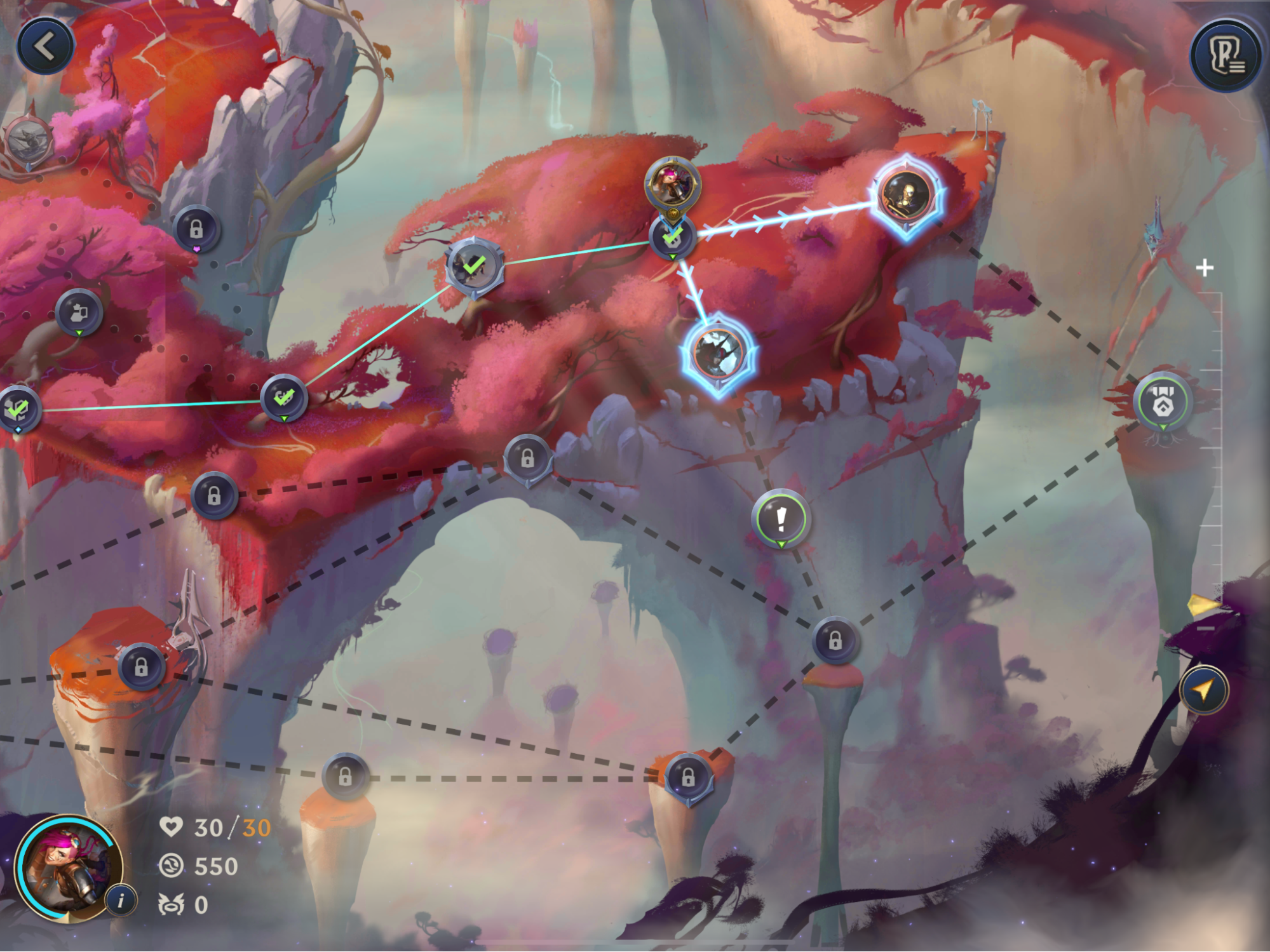Select the medal reward node
1270x952 pixels.
[x=1163, y=401]
